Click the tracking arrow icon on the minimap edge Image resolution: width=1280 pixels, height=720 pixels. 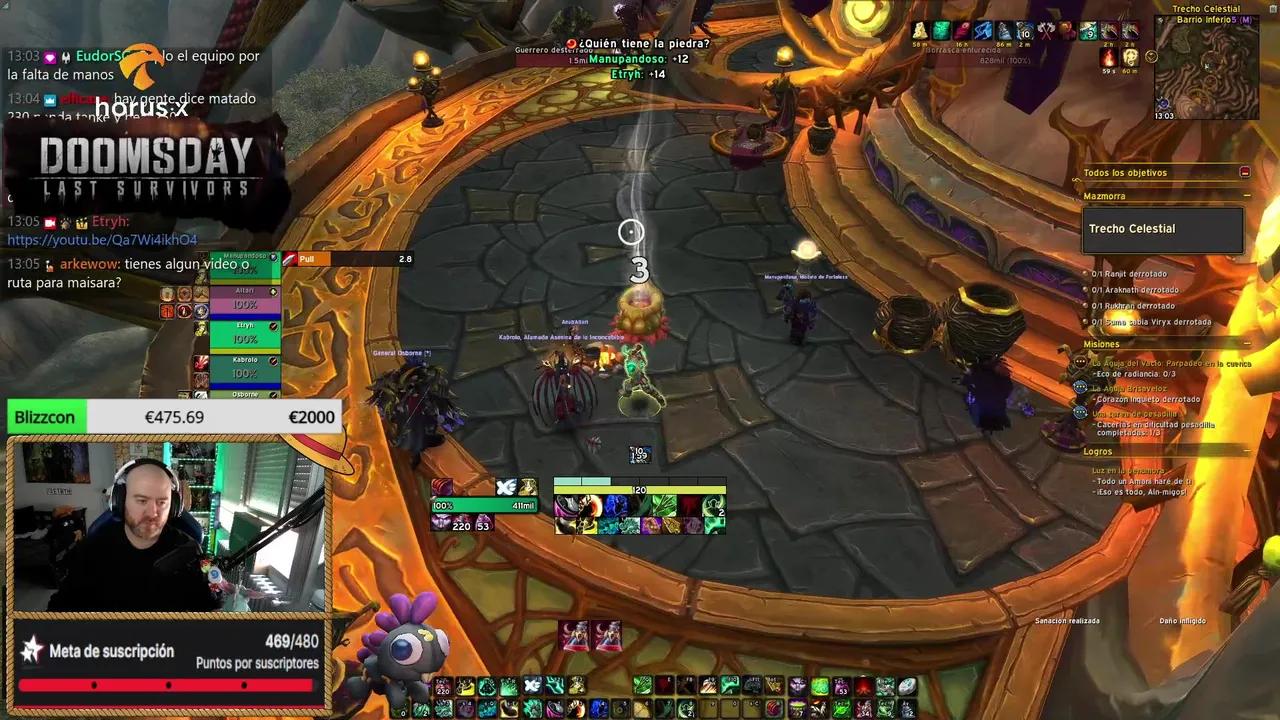point(1160,21)
